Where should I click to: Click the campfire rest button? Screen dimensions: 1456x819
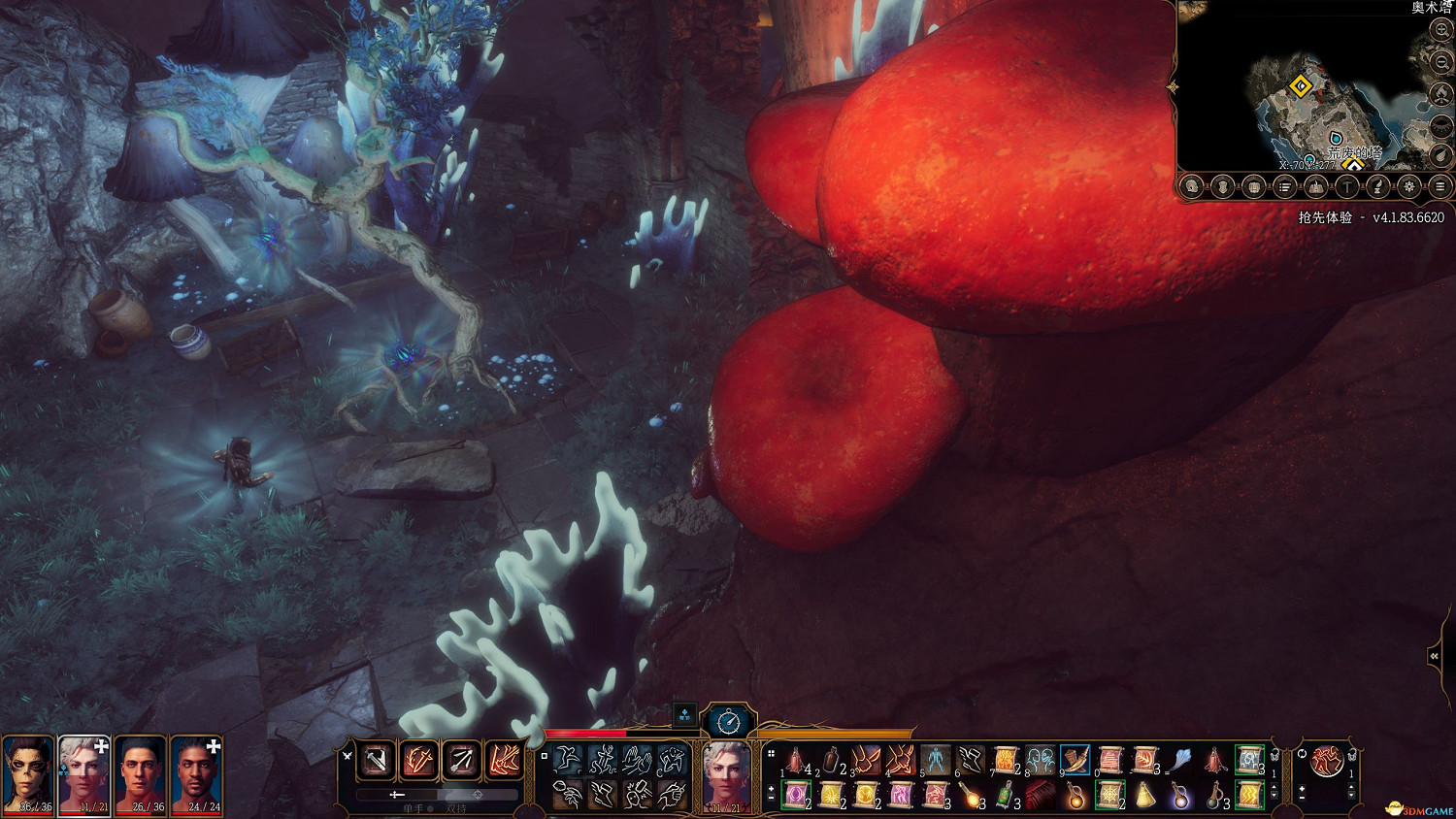click(1441, 94)
